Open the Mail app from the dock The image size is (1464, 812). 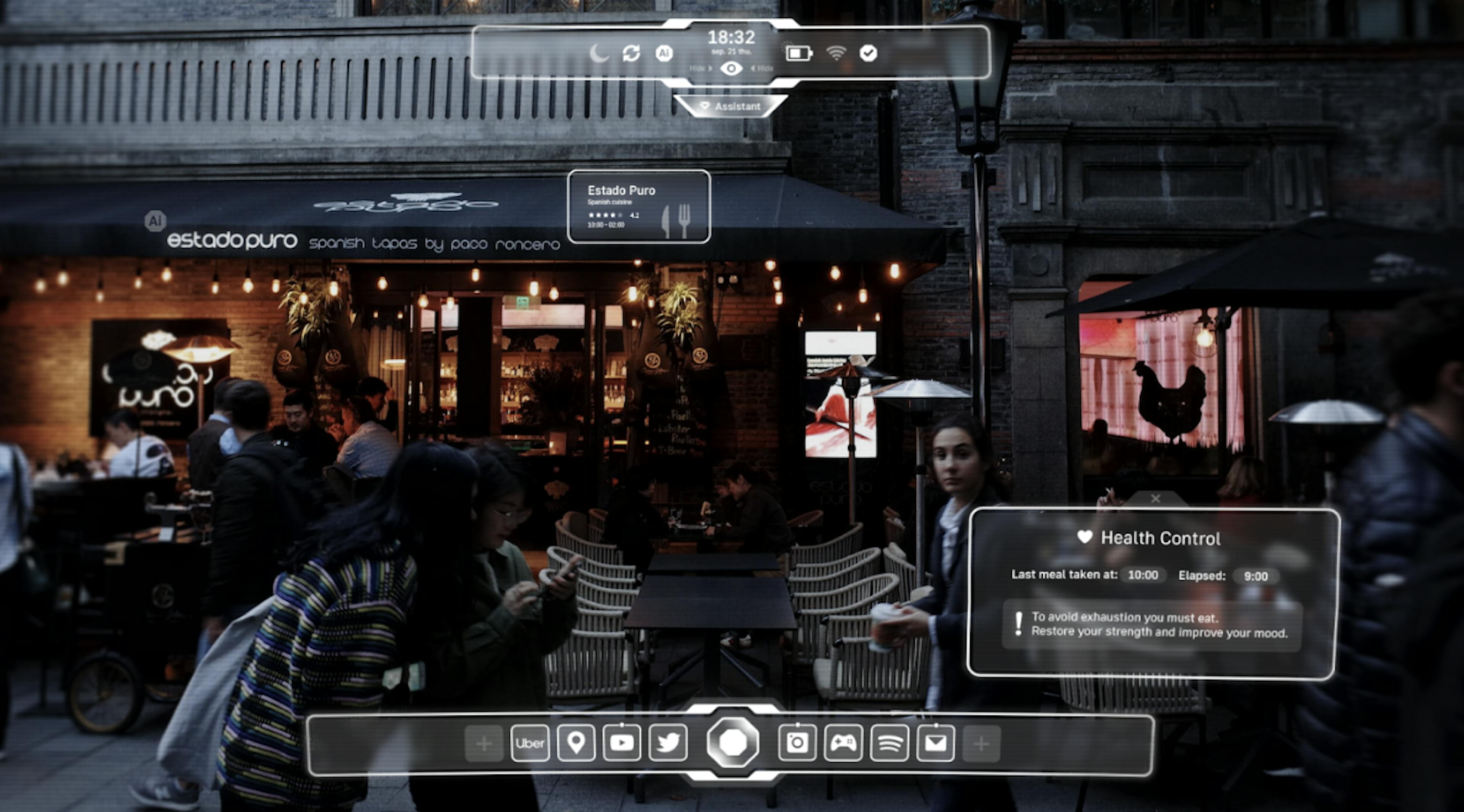936,744
